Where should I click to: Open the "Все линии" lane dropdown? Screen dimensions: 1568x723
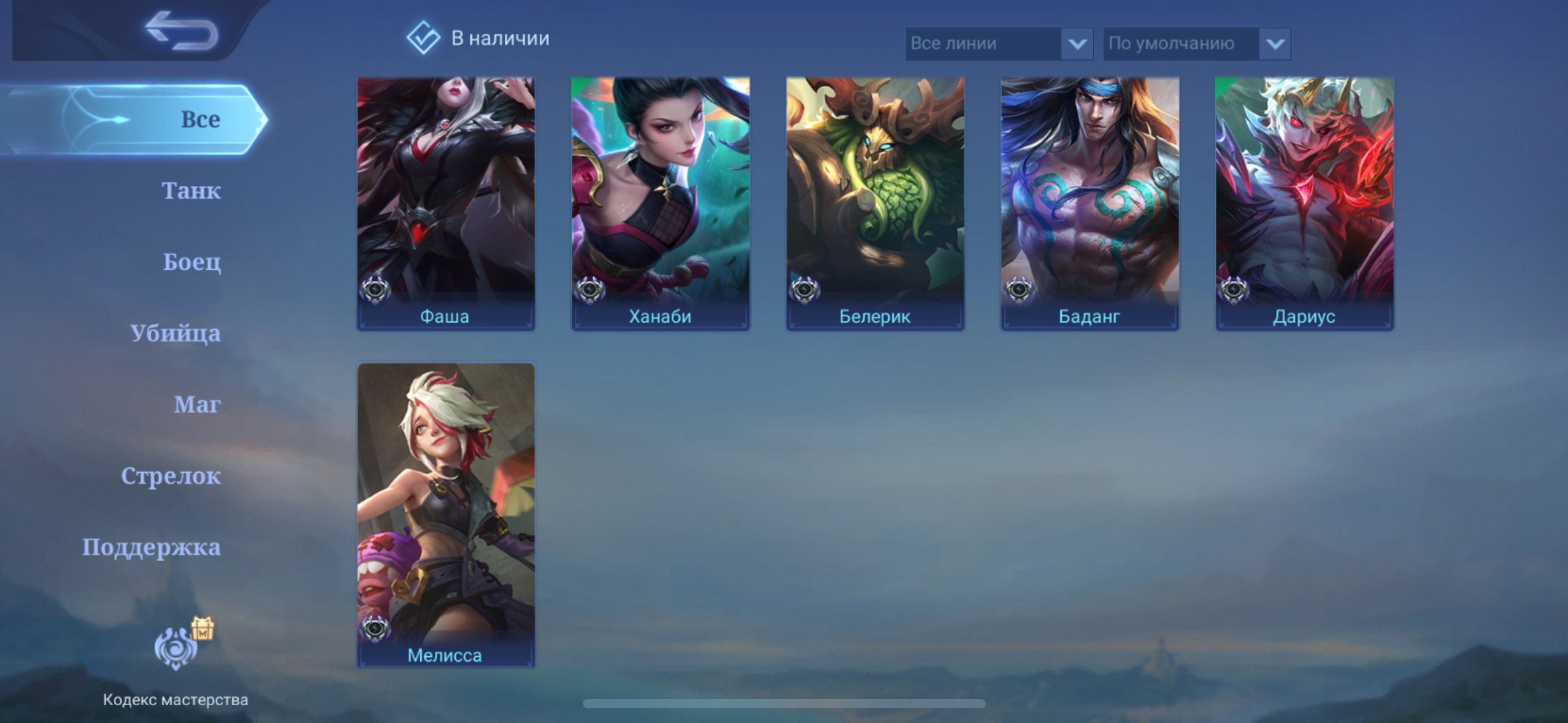[x=999, y=44]
